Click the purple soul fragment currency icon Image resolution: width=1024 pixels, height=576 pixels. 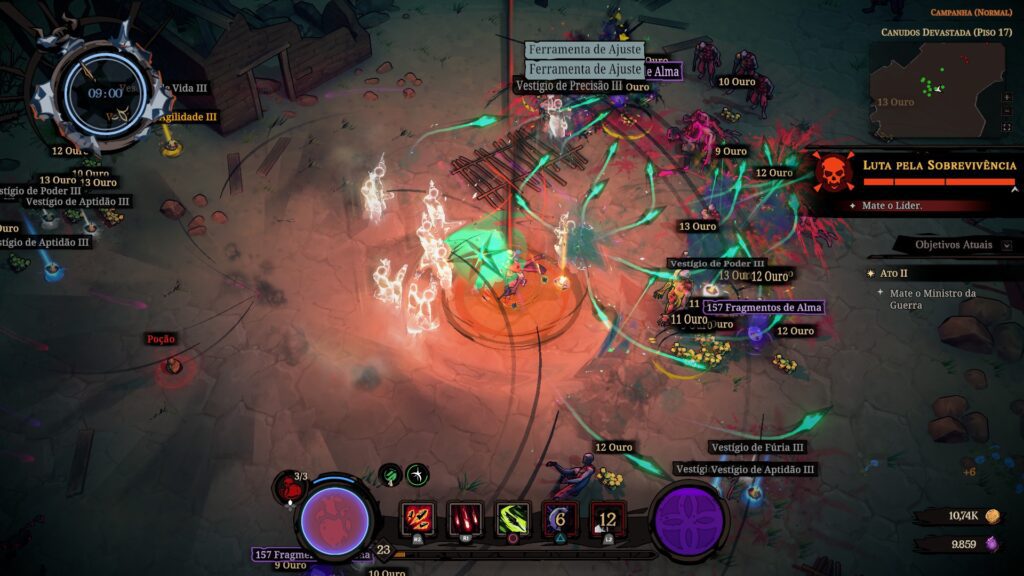pos(993,544)
